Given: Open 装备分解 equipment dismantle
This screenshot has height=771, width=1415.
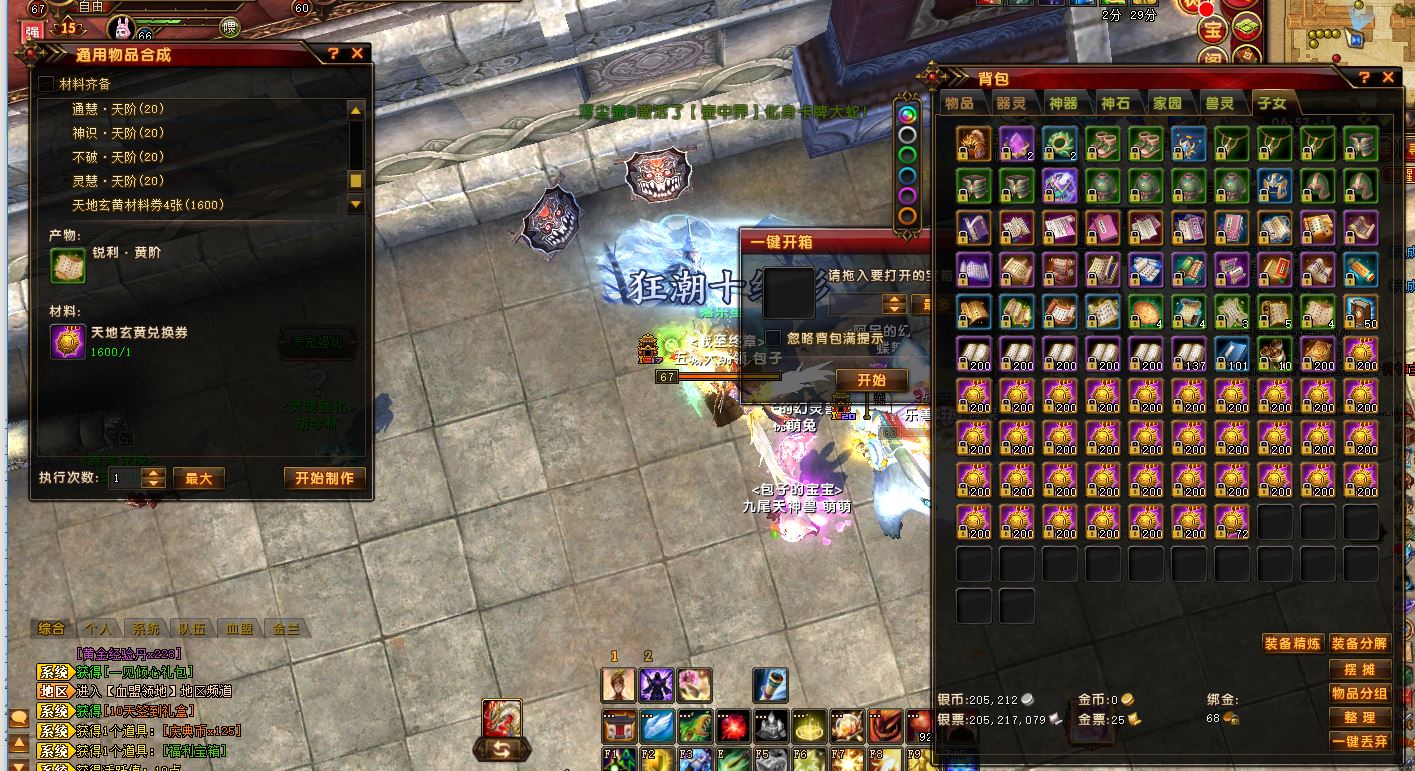Looking at the screenshot, I should coord(1360,643).
